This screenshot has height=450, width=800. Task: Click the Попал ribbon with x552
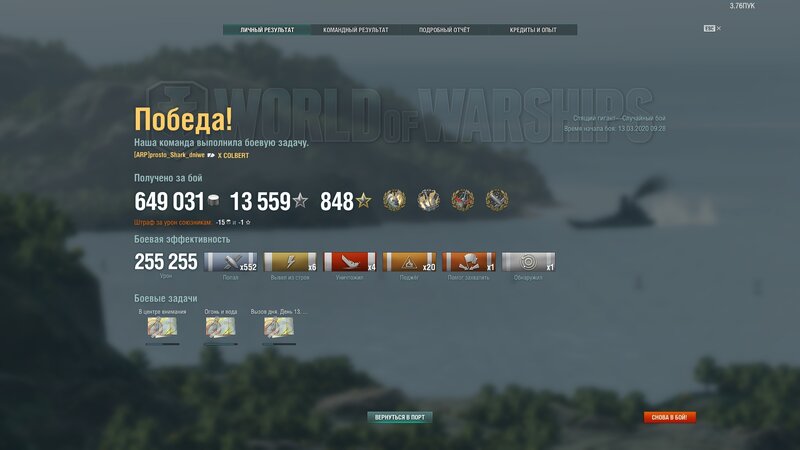230,262
